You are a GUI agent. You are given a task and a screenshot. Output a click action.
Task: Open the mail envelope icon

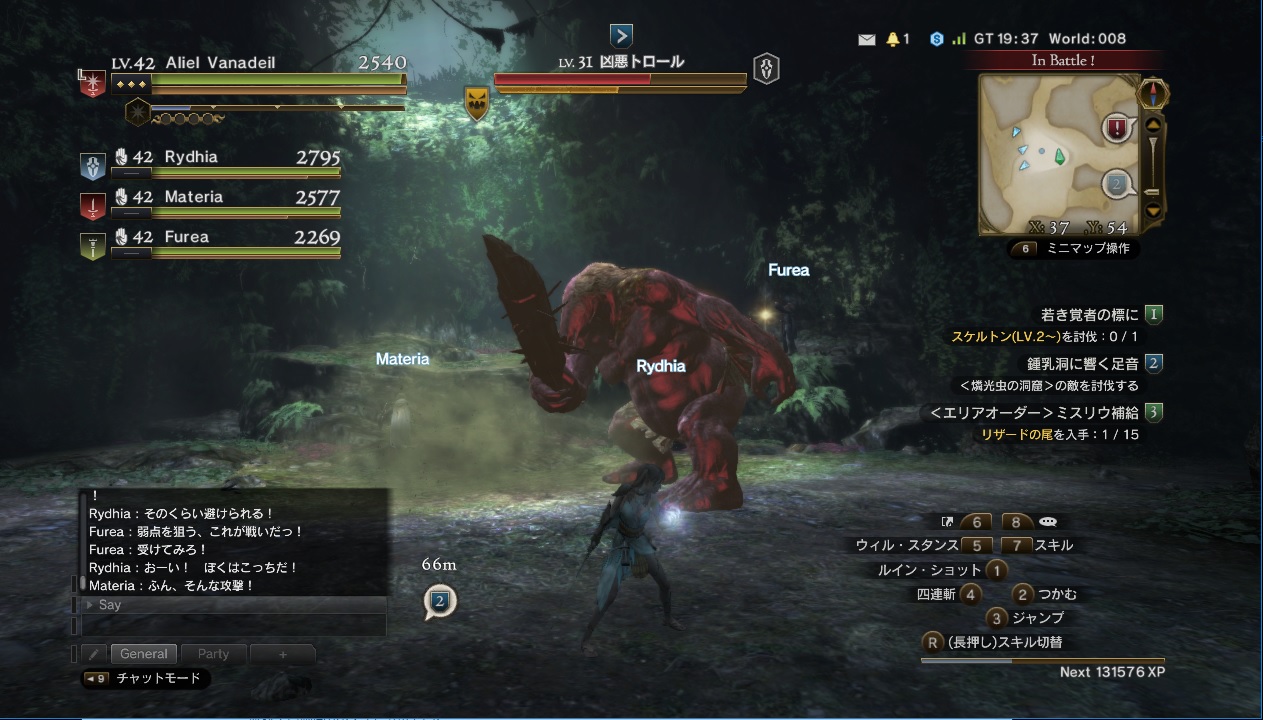point(867,39)
